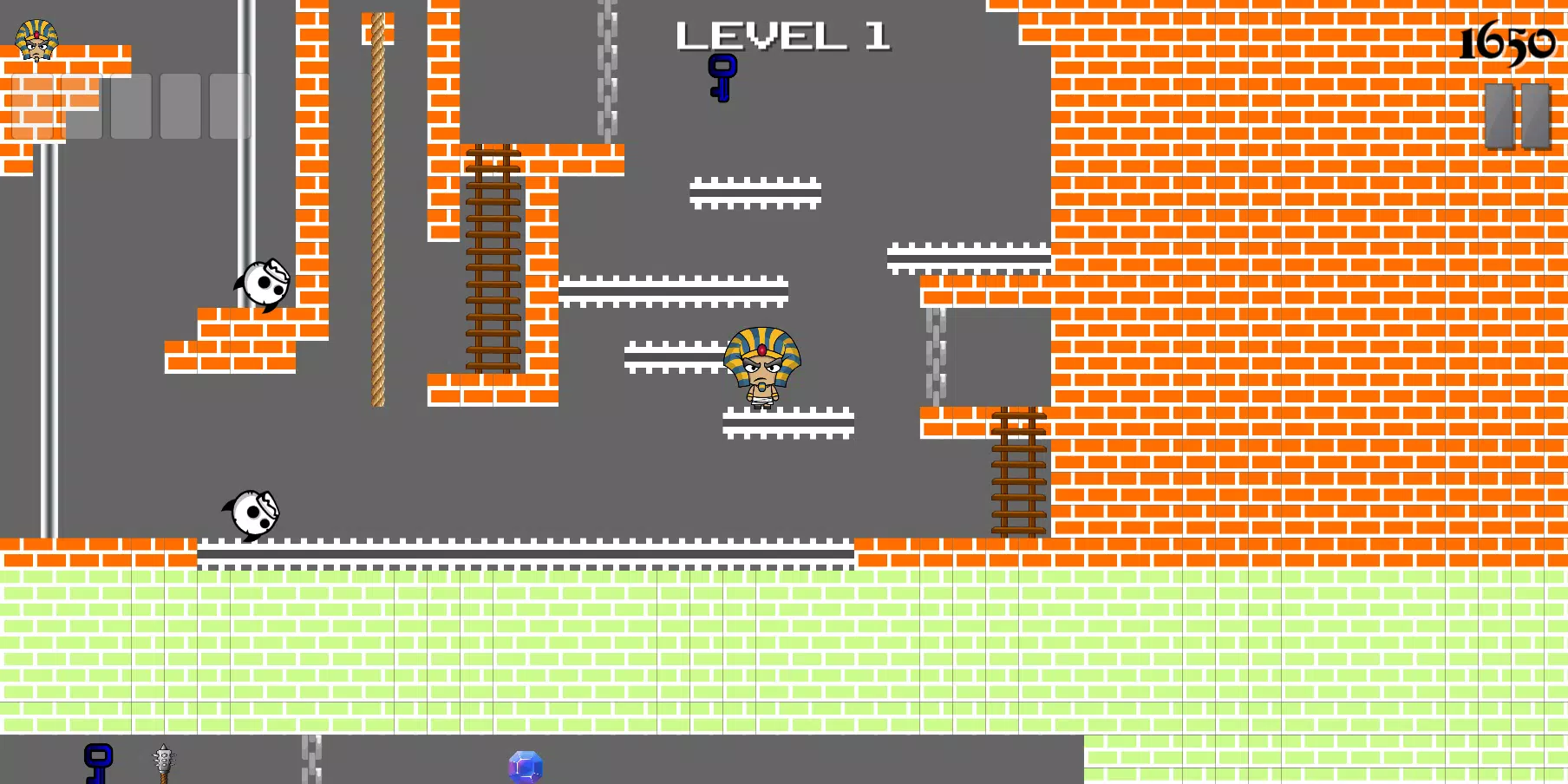Click the floating blue key near LEVEL 1 text
Image resolution: width=1568 pixels, height=784 pixels.
722,80
